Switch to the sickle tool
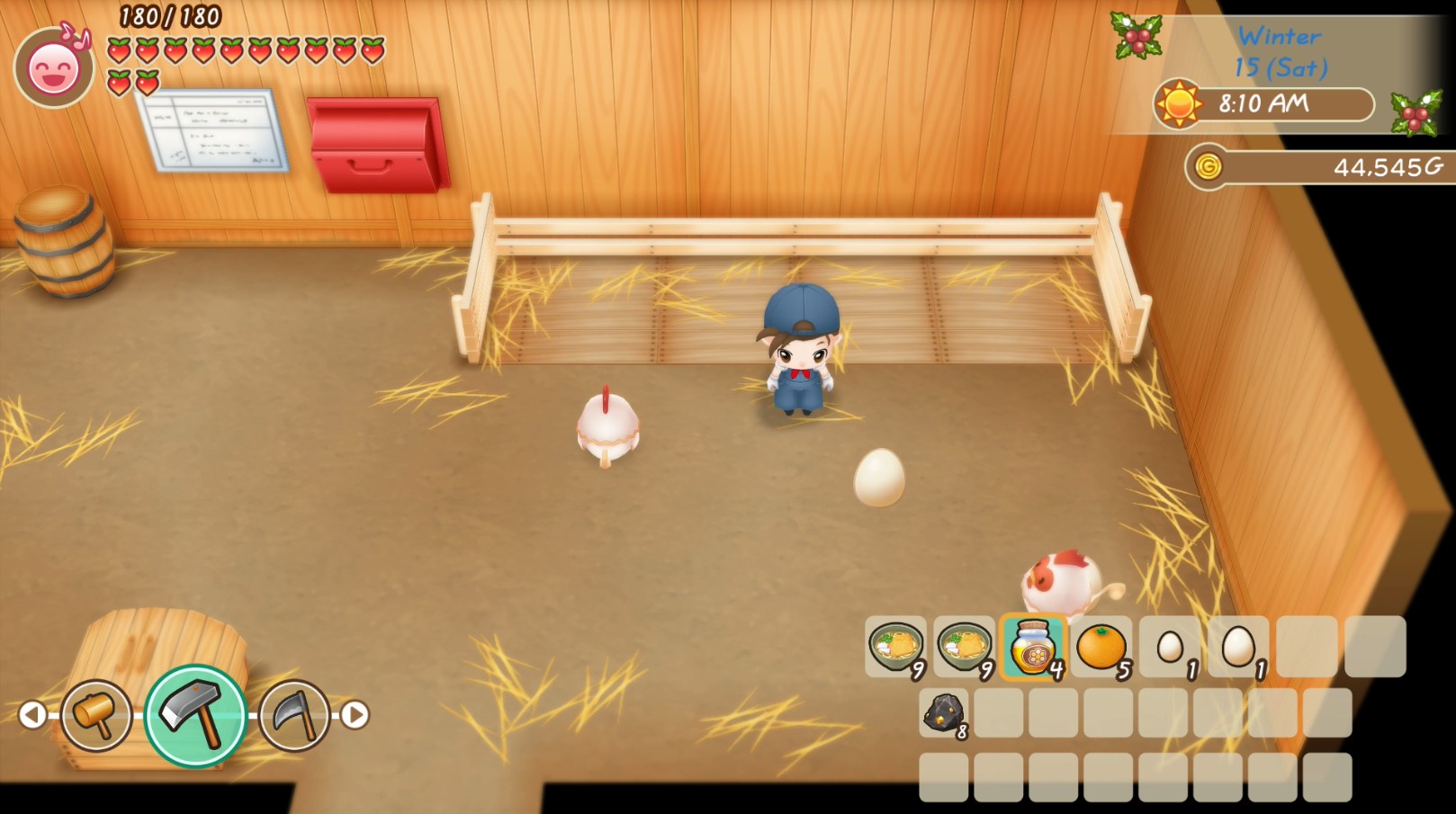 [294, 715]
